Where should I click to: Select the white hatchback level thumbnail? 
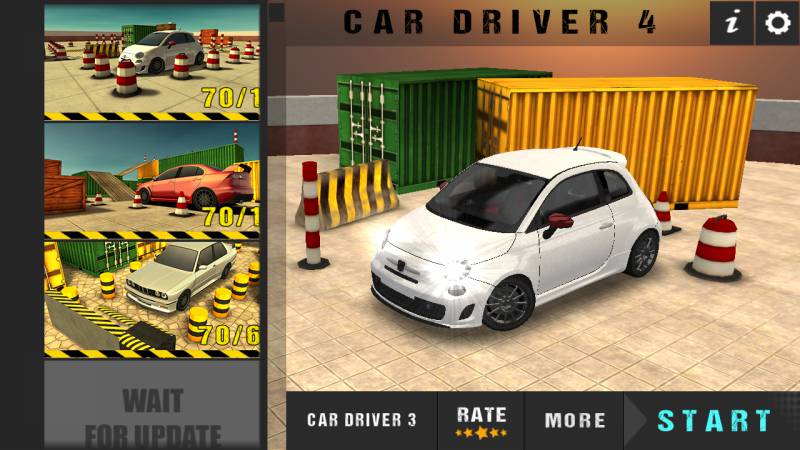(x=152, y=62)
